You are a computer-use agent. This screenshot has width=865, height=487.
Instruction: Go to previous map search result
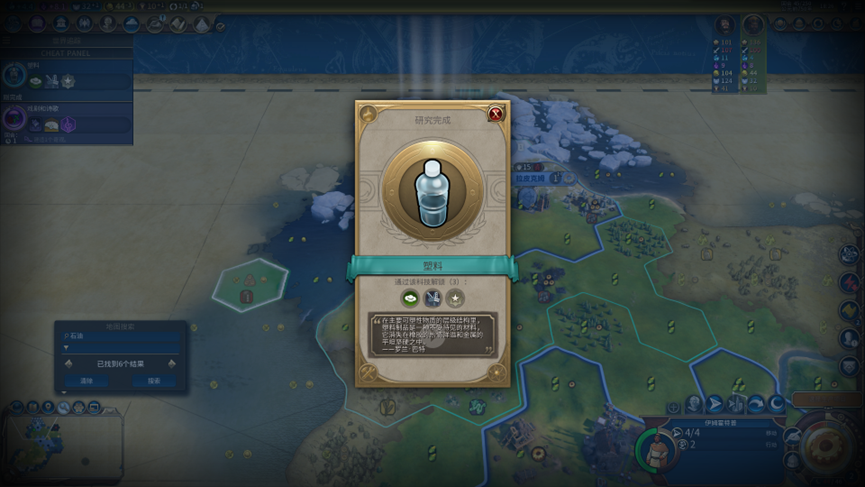click(68, 364)
